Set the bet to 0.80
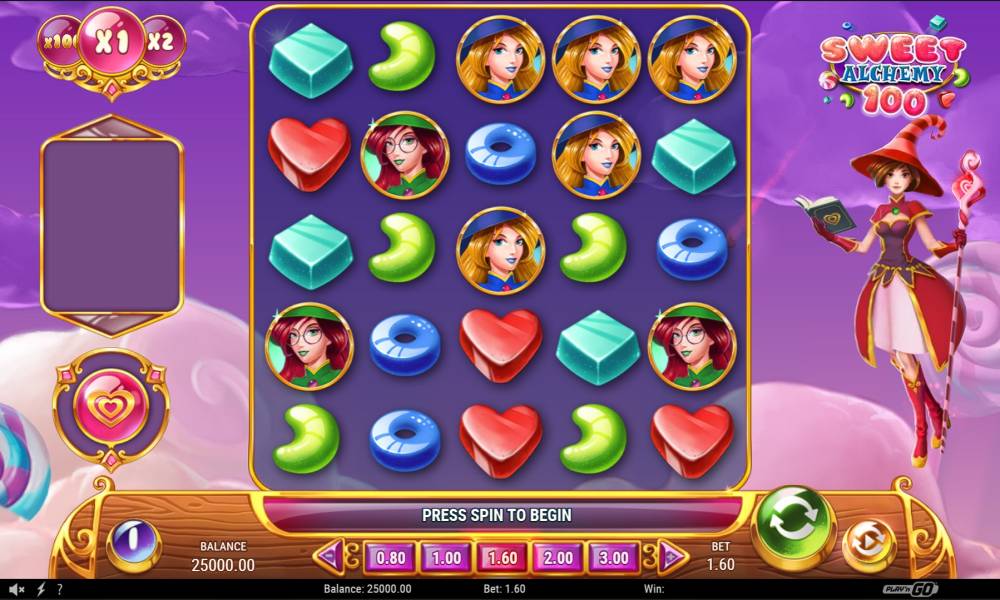The height and width of the screenshot is (600, 1000). (x=392, y=556)
